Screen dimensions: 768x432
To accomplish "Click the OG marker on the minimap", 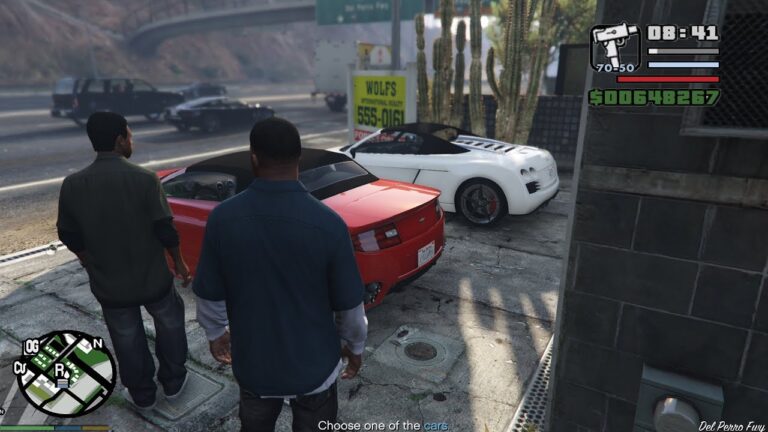I will (x=31, y=346).
